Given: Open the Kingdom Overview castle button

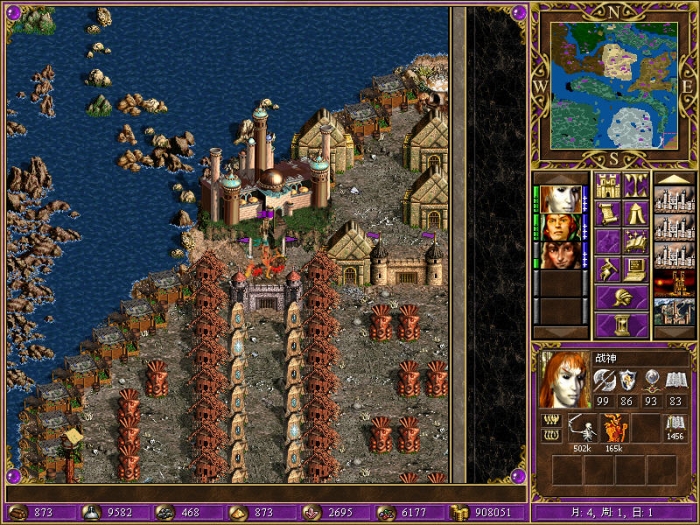Looking at the screenshot, I should tap(608, 186).
